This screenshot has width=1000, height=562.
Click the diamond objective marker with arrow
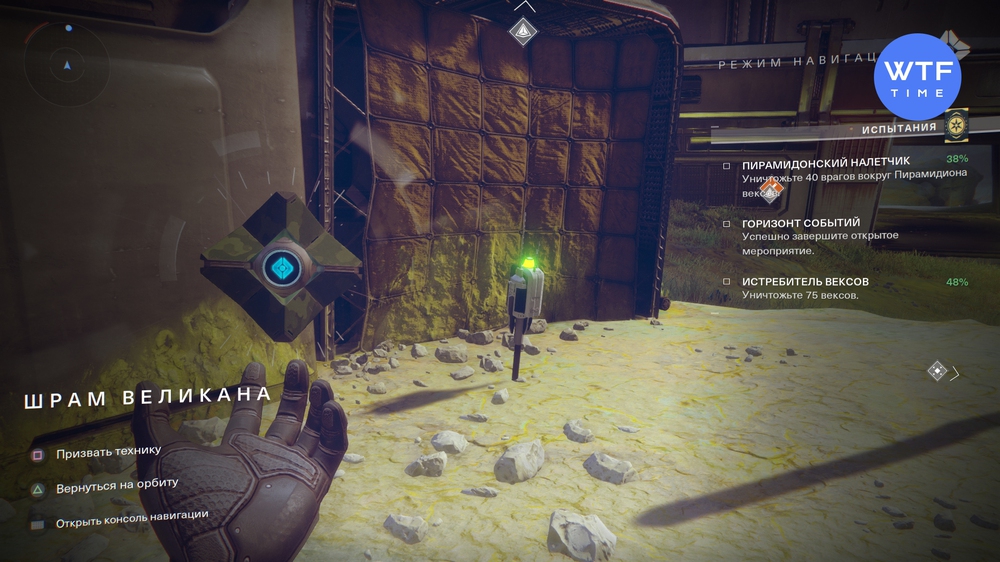[x=937, y=371]
